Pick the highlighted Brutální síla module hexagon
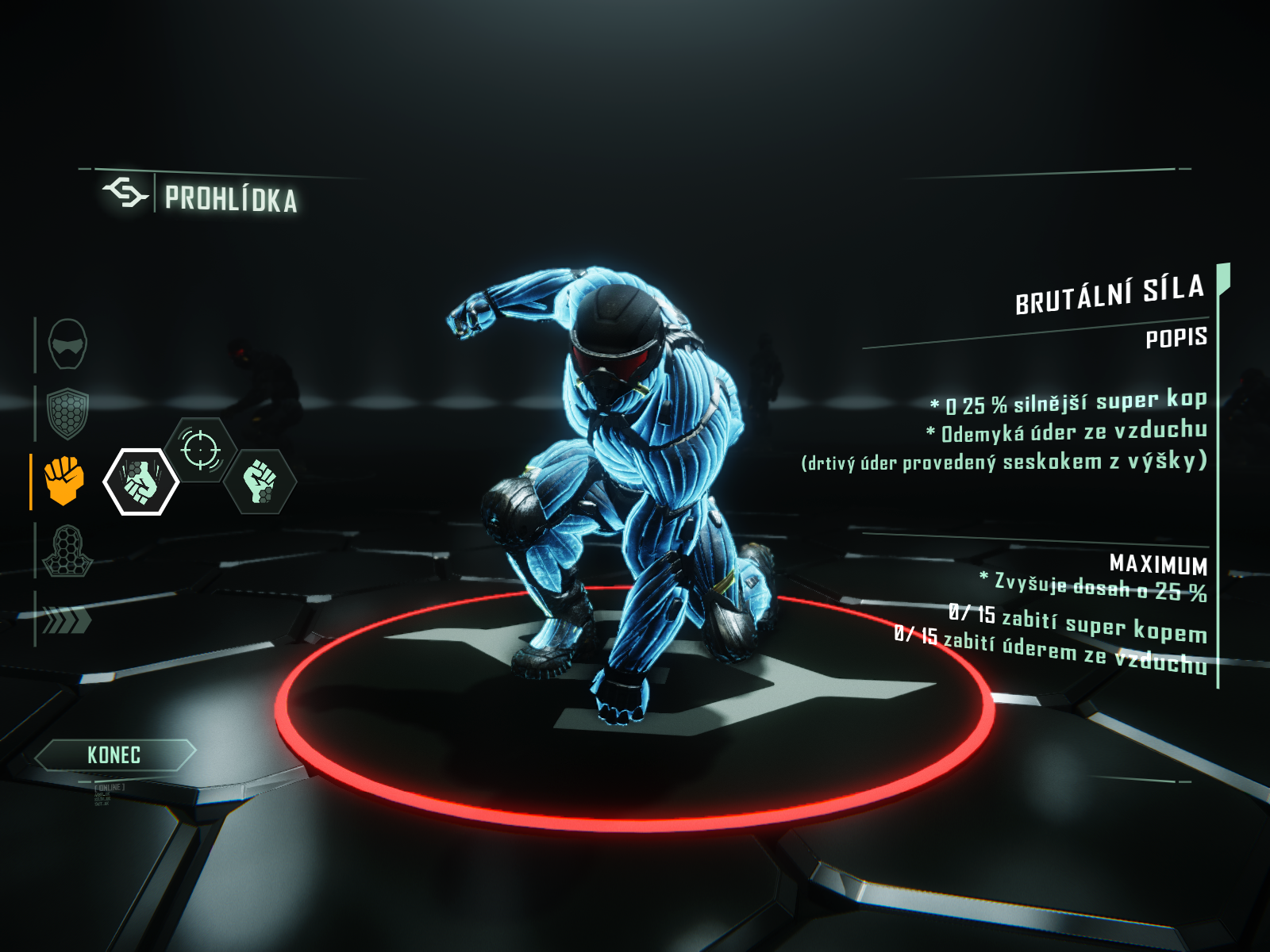Image resolution: width=1270 pixels, height=952 pixels. [141, 482]
